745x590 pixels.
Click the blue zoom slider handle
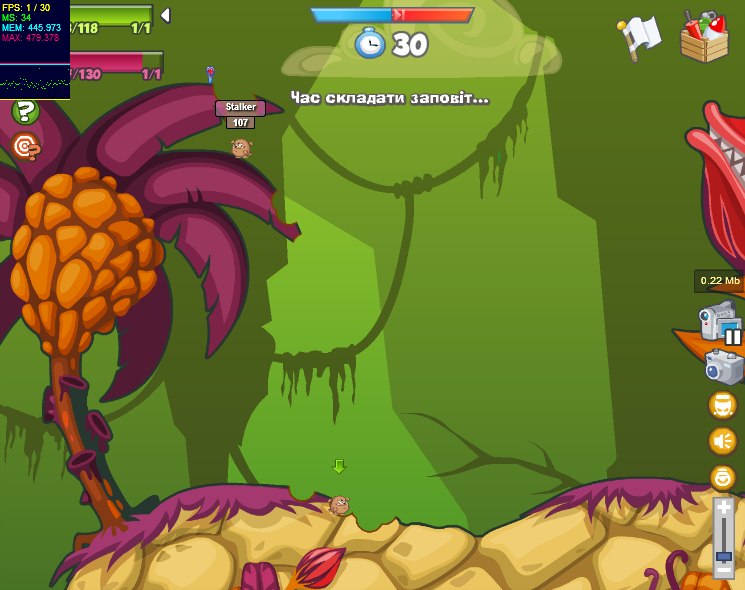point(723,554)
